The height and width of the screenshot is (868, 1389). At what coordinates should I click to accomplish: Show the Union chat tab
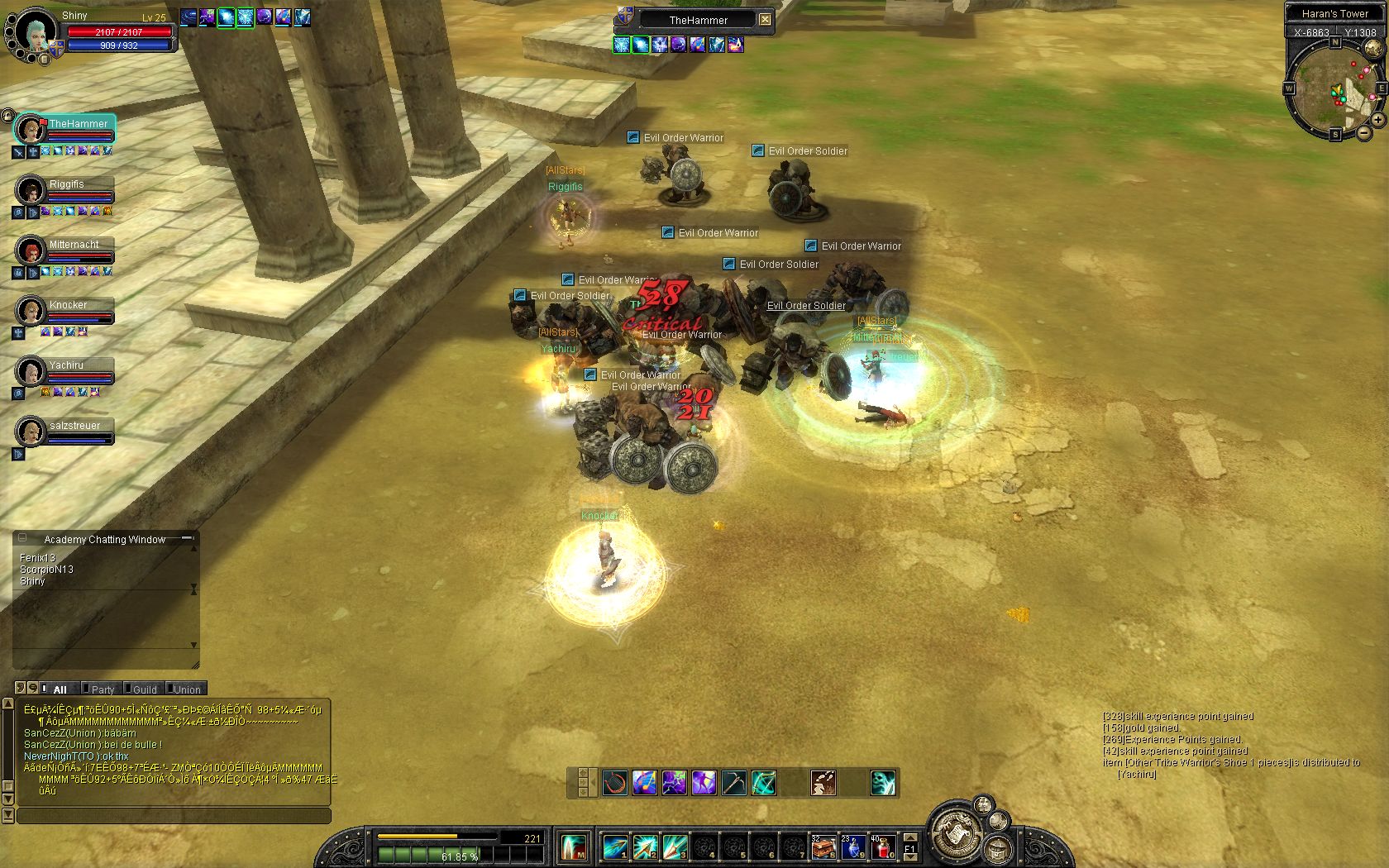pyautogui.click(x=187, y=689)
